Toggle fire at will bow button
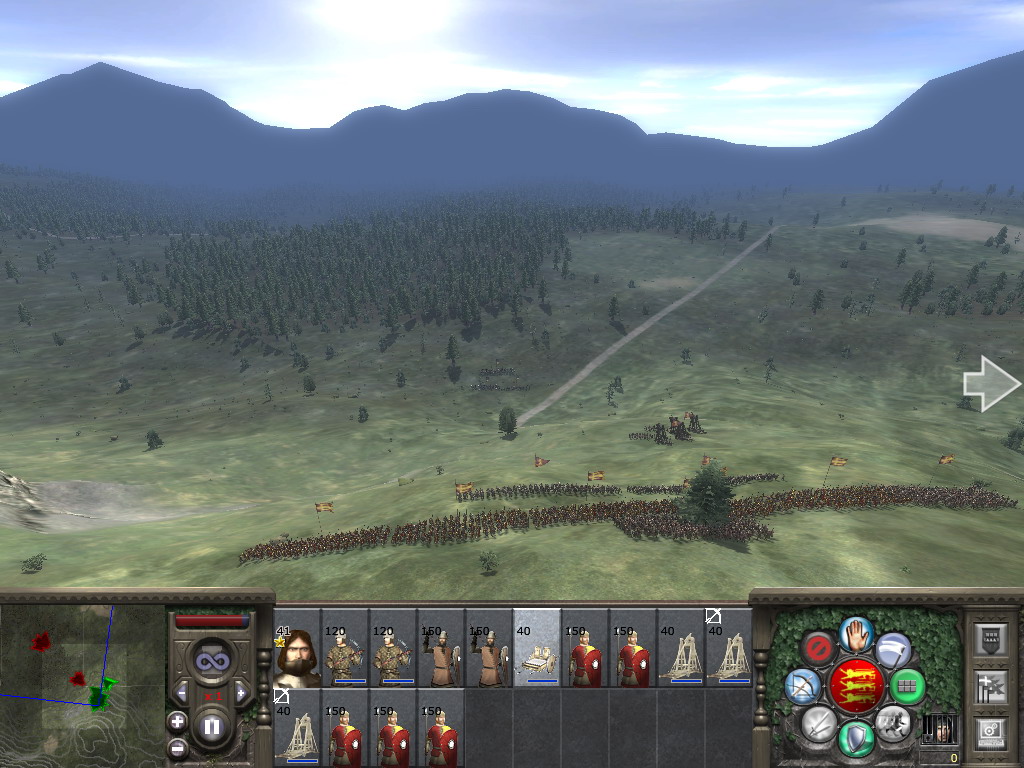 click(803, 686)
